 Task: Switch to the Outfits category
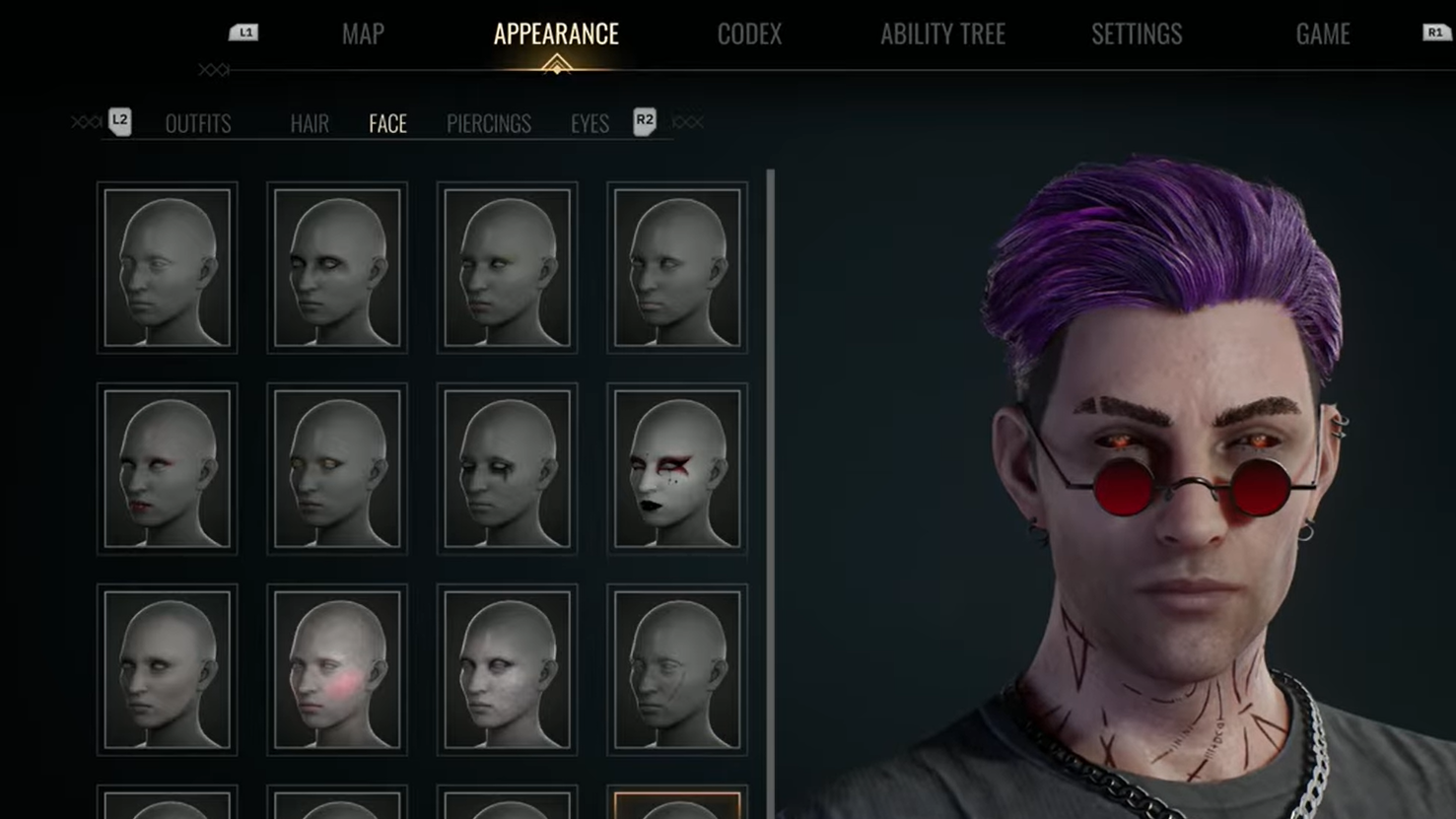click(x=198, y=123)
